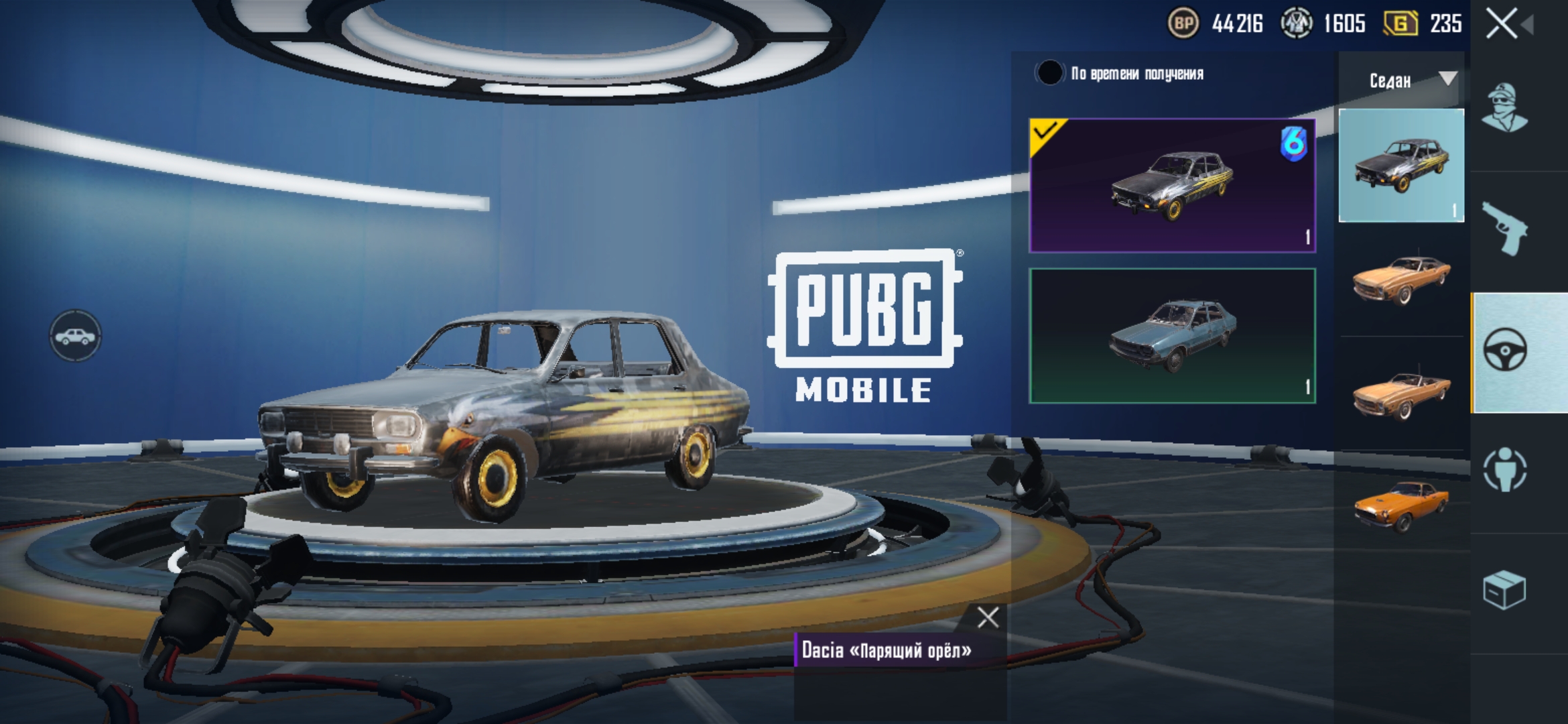Select the Dacia eagle skin card

(1172, 186)
